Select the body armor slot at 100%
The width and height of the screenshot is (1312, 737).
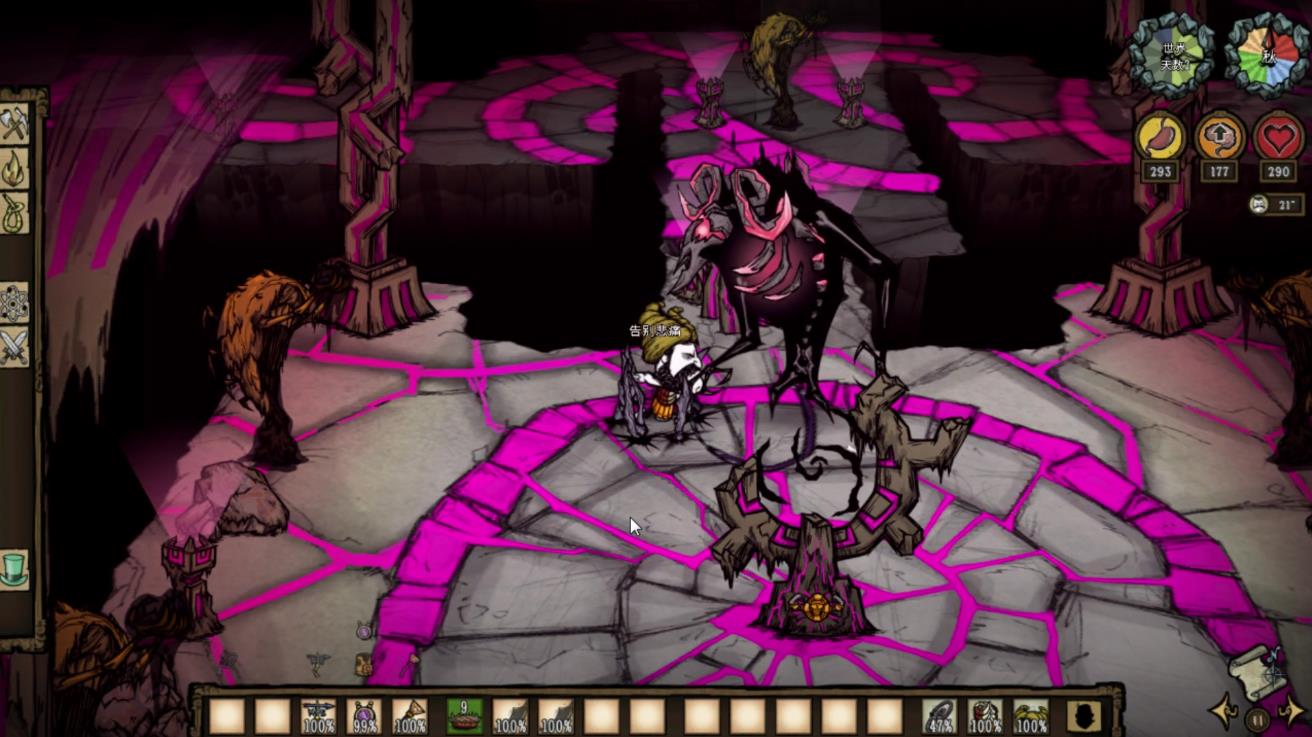(x=986, y=716)
